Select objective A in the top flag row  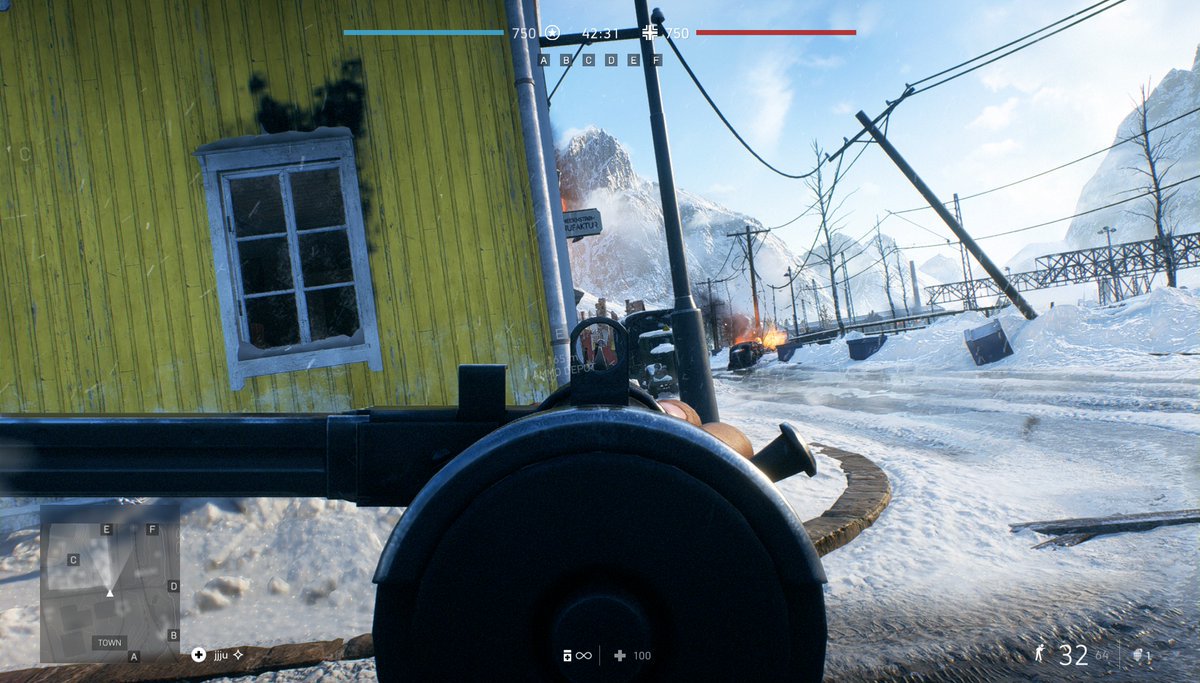click(x=544, y=60)
